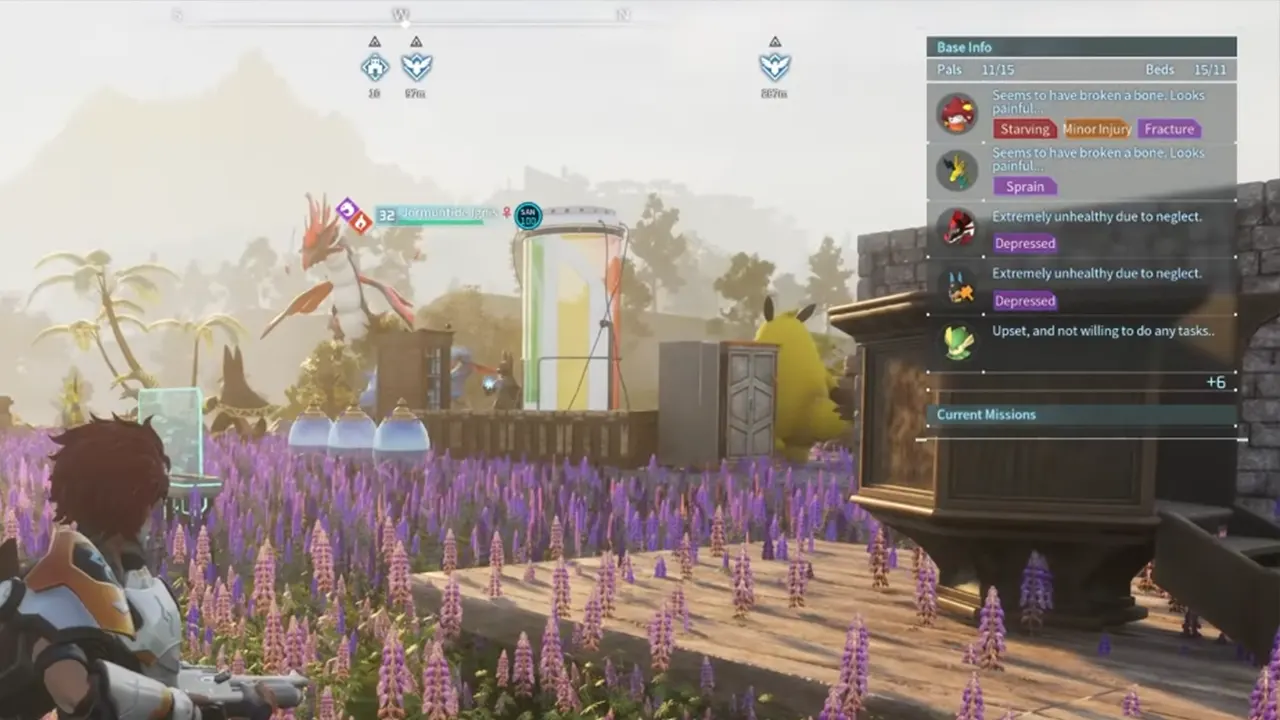Click the Starving status tag
The image size is (1280, 720).
point(1025,129)
